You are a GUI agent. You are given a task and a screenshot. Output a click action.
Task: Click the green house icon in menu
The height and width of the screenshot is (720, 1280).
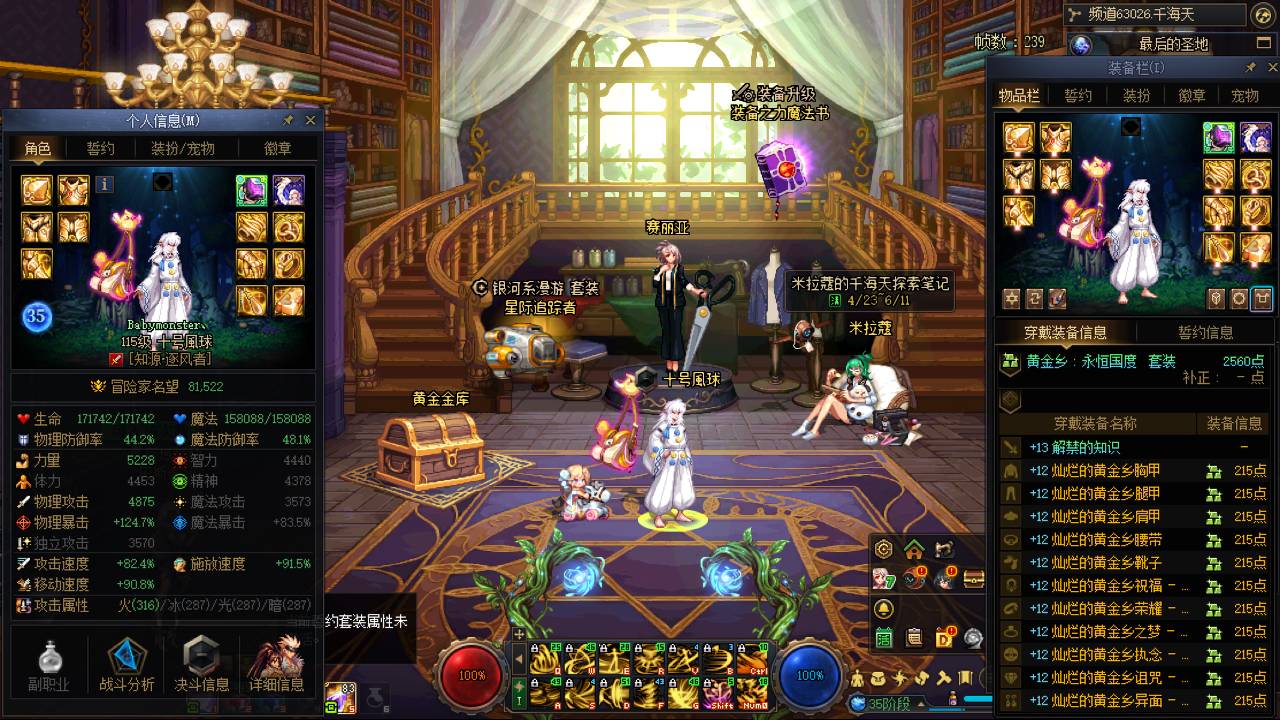point(913,549)
